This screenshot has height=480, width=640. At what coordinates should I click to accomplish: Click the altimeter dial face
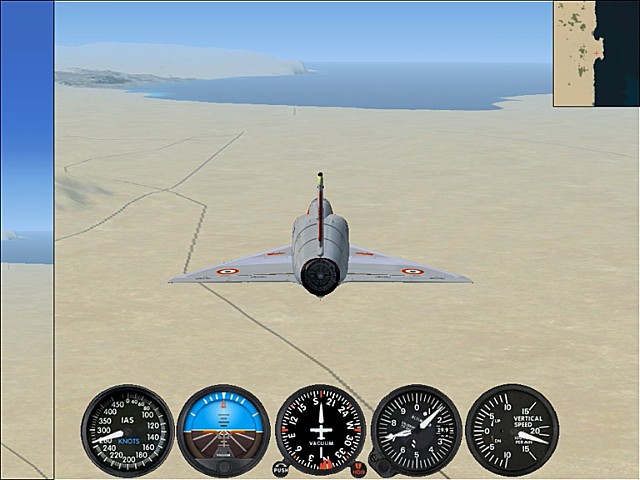pyautogui.click(x=416, y=430)
